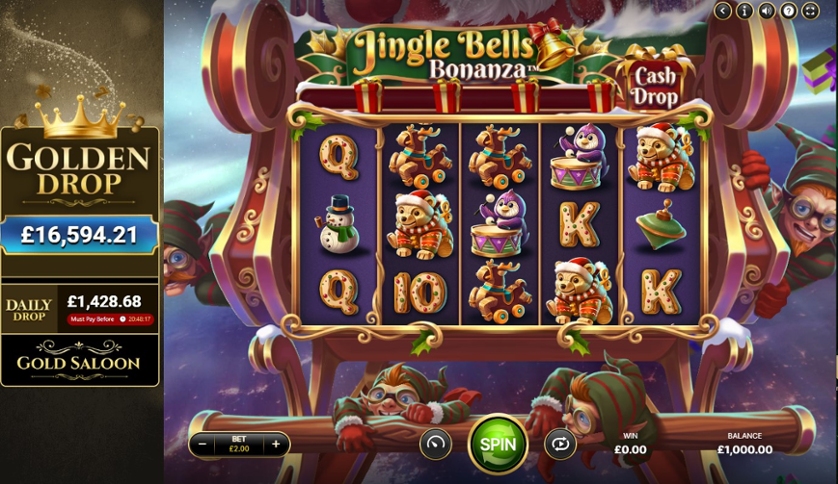Increase the bet with the plus button
The image size is (838, 484).
click(x=276, y=444)
